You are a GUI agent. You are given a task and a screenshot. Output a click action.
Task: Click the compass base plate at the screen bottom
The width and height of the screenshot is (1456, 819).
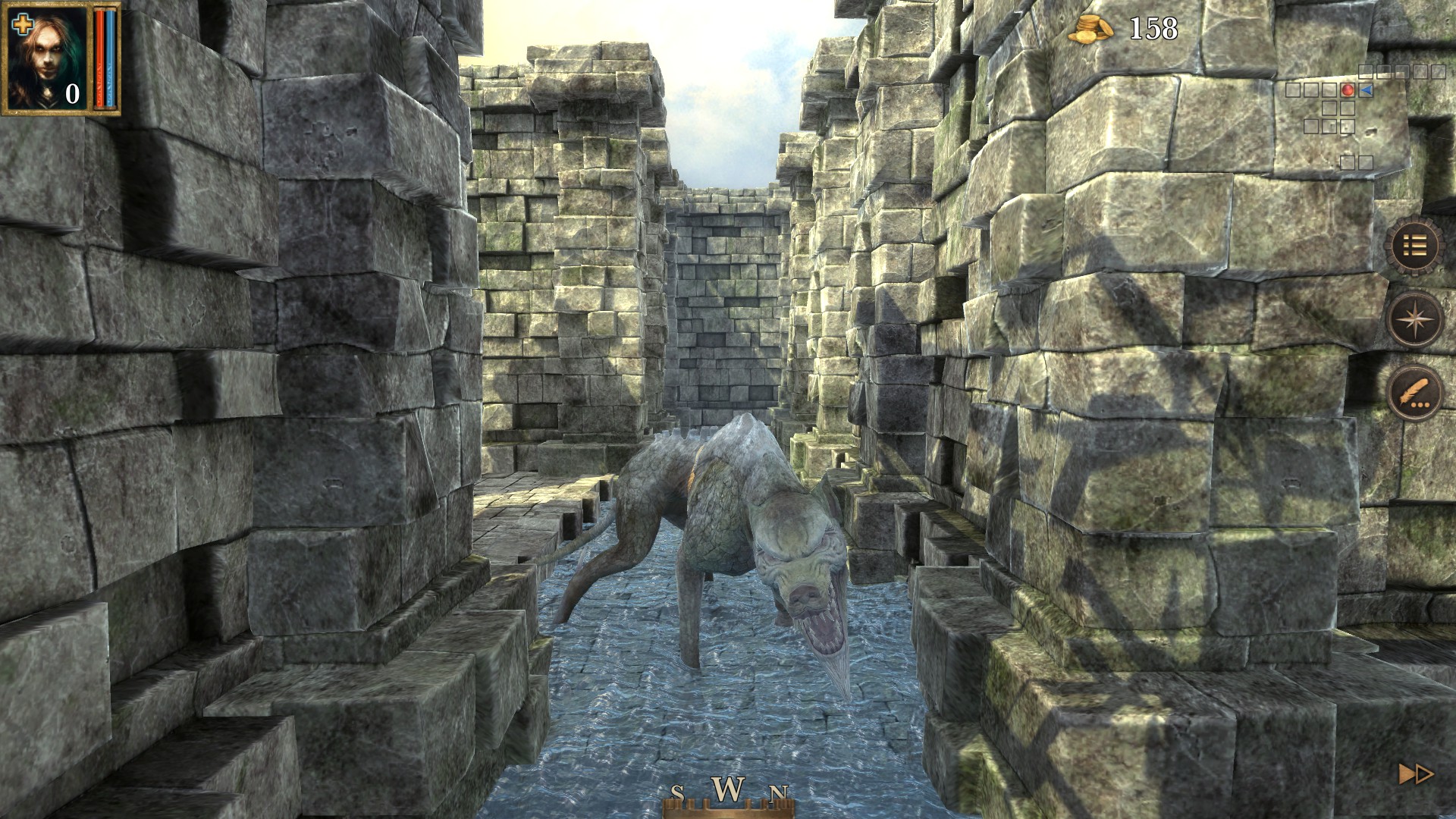click(728, 813)
